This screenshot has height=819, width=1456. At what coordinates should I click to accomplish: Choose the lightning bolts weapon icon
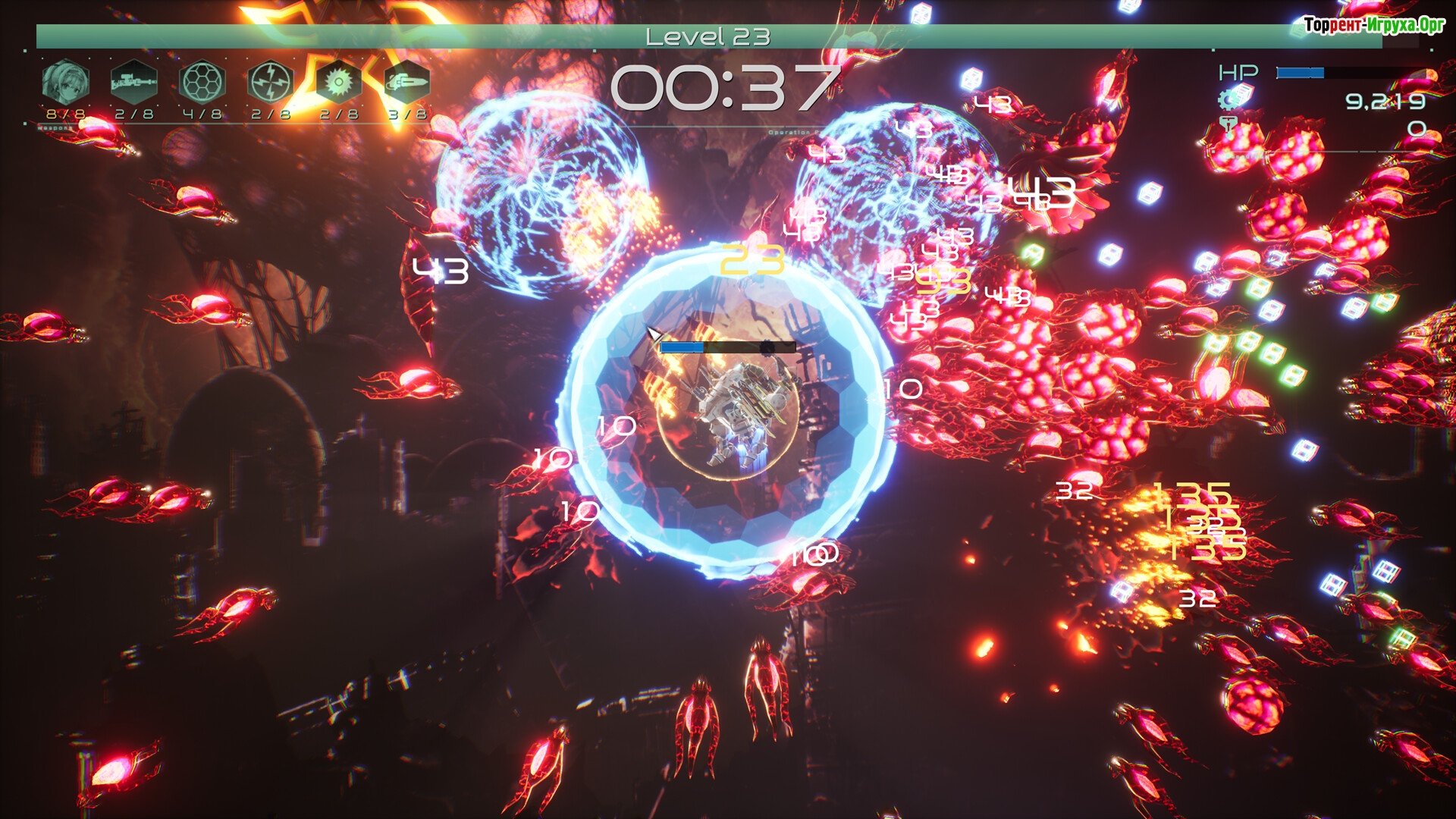[270, 82]
